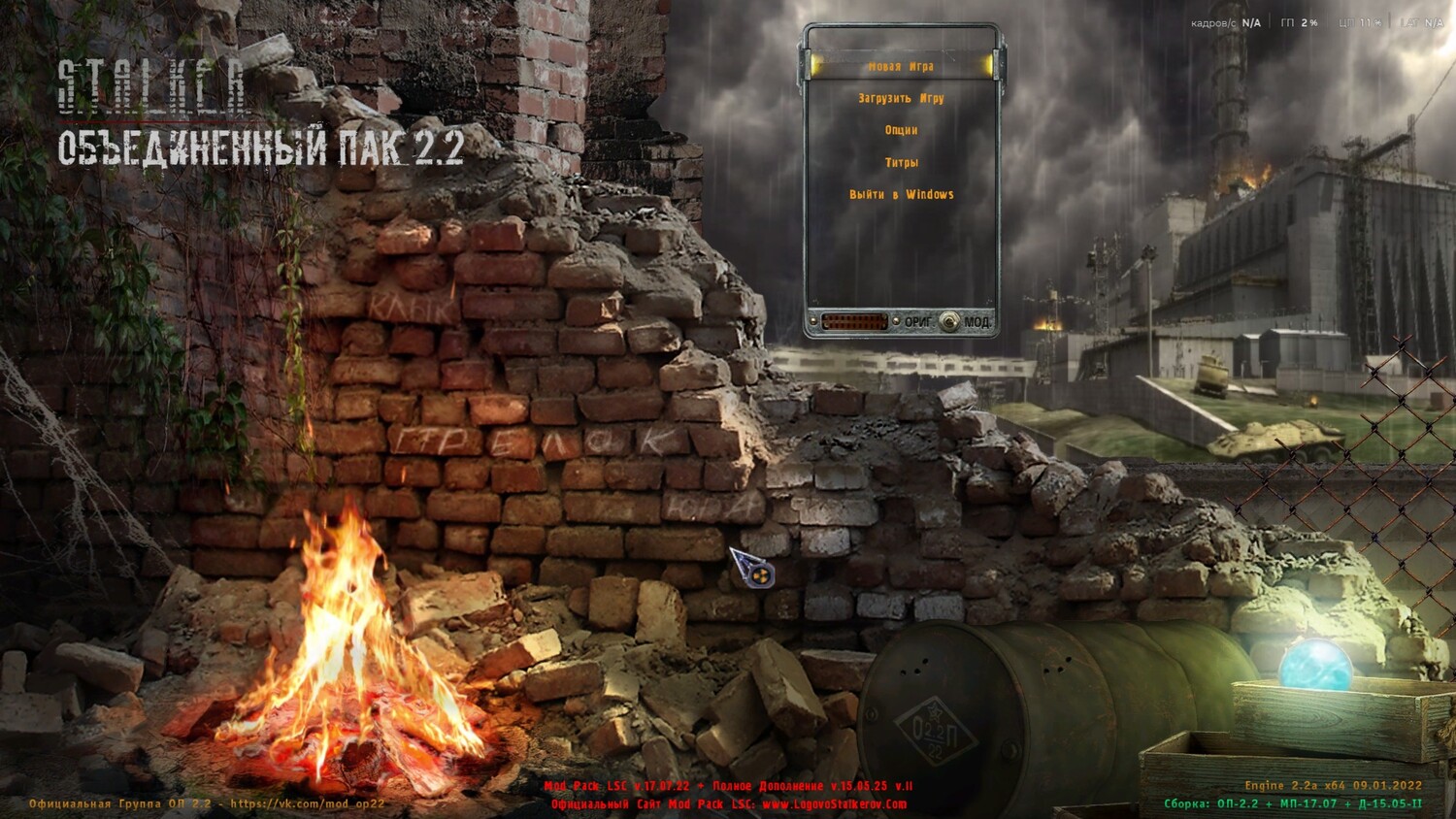1456x819 pixels.
Task: Choose Выйти в Windows to quit
Action: [901, 194]
